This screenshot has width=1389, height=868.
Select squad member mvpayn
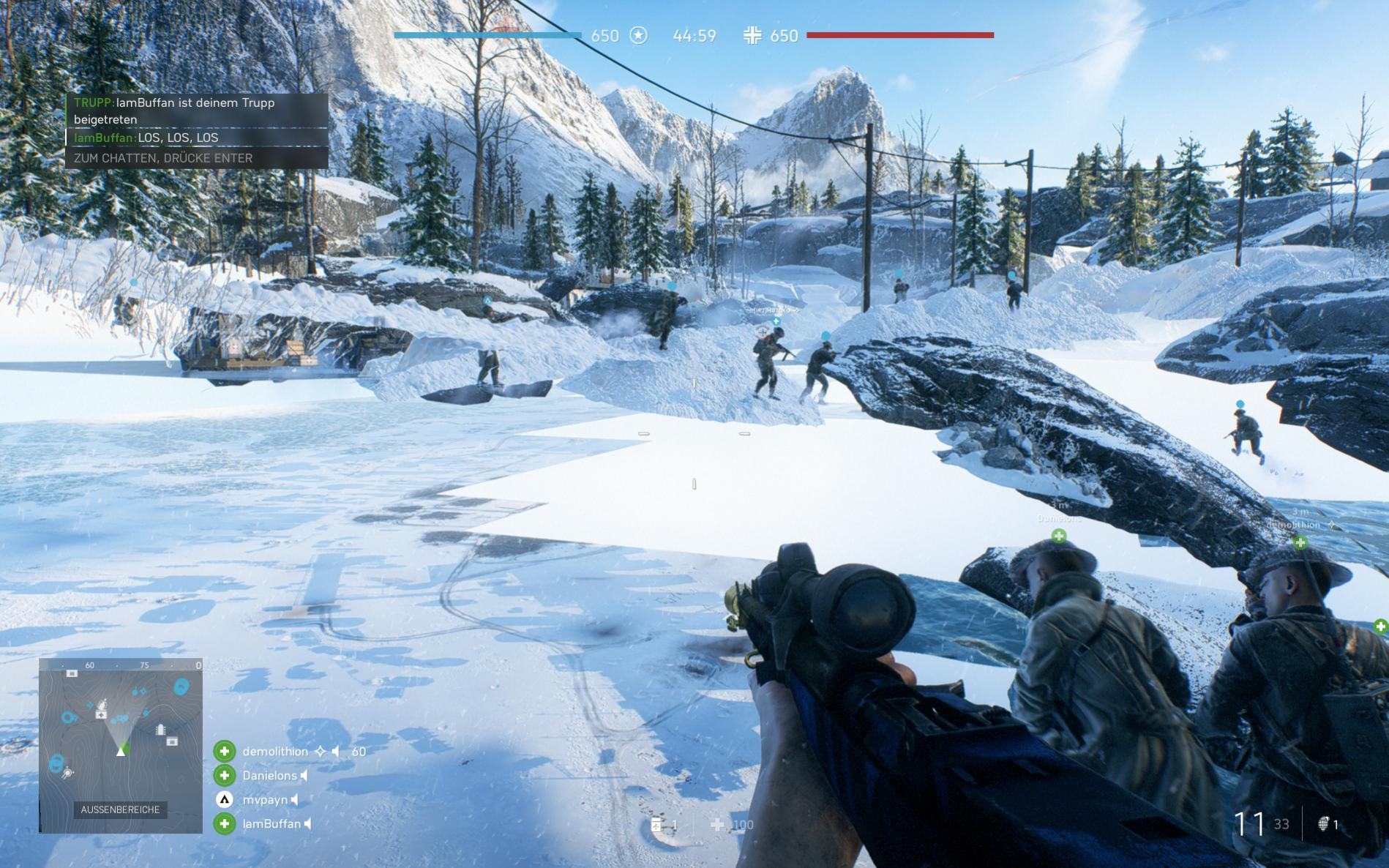pos(265,800)
